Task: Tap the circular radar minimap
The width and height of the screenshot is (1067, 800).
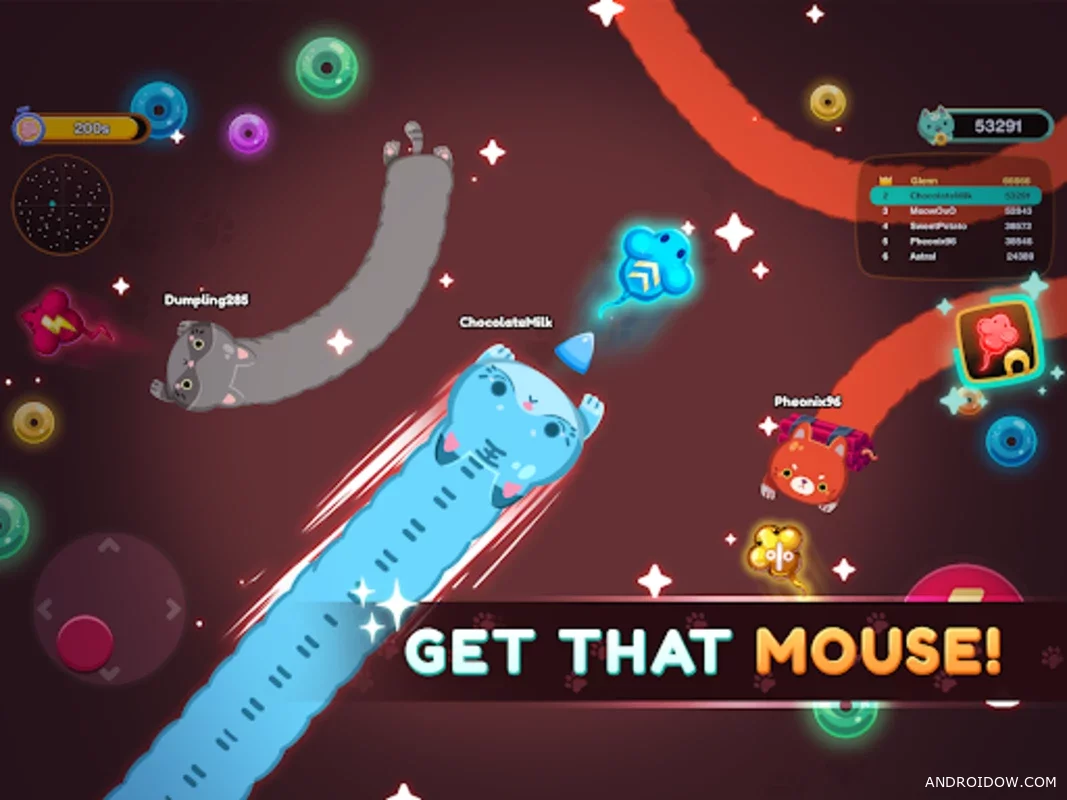Action: [x=61, y=205]
